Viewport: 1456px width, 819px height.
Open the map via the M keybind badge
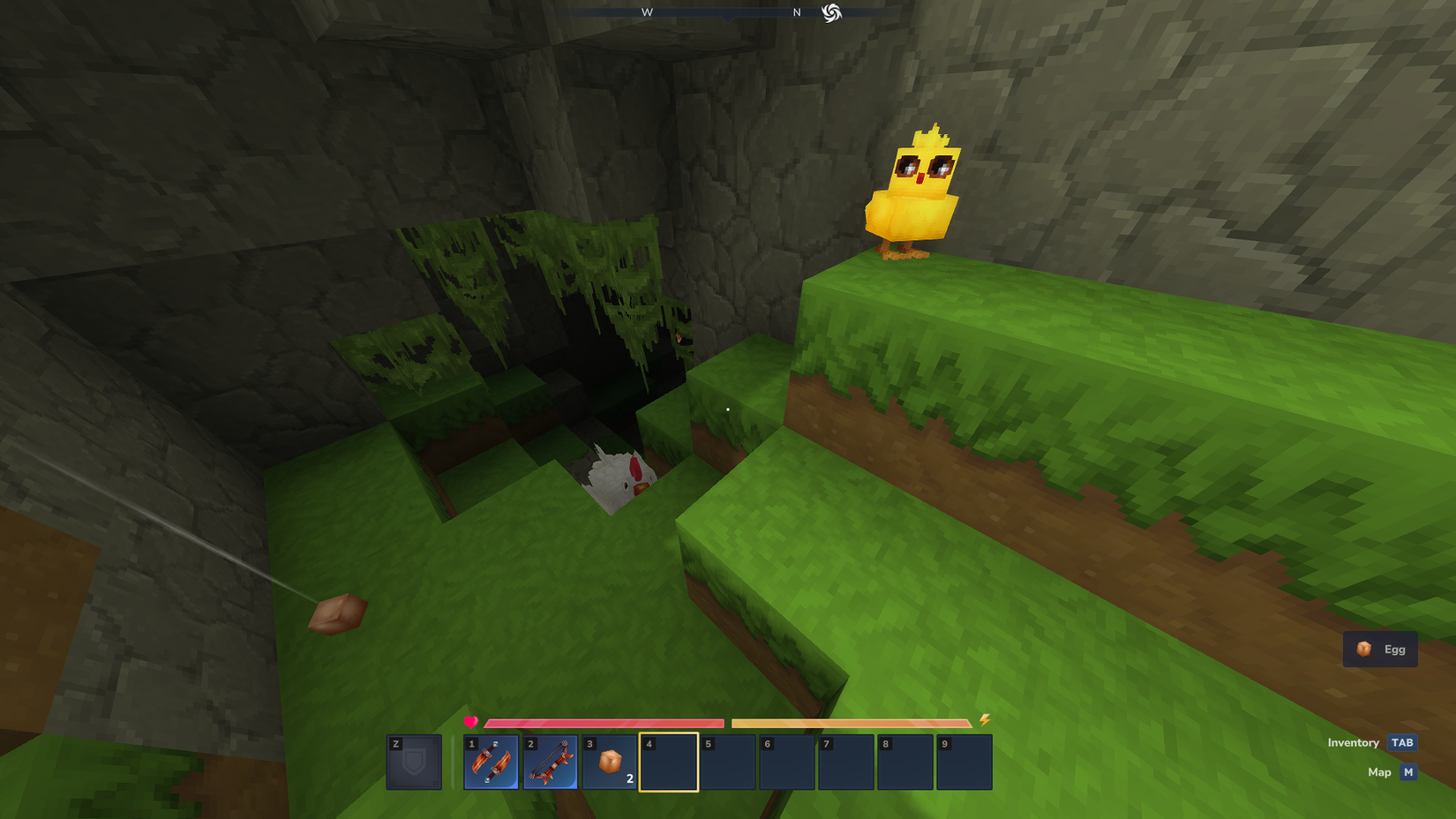(1407, 771)
